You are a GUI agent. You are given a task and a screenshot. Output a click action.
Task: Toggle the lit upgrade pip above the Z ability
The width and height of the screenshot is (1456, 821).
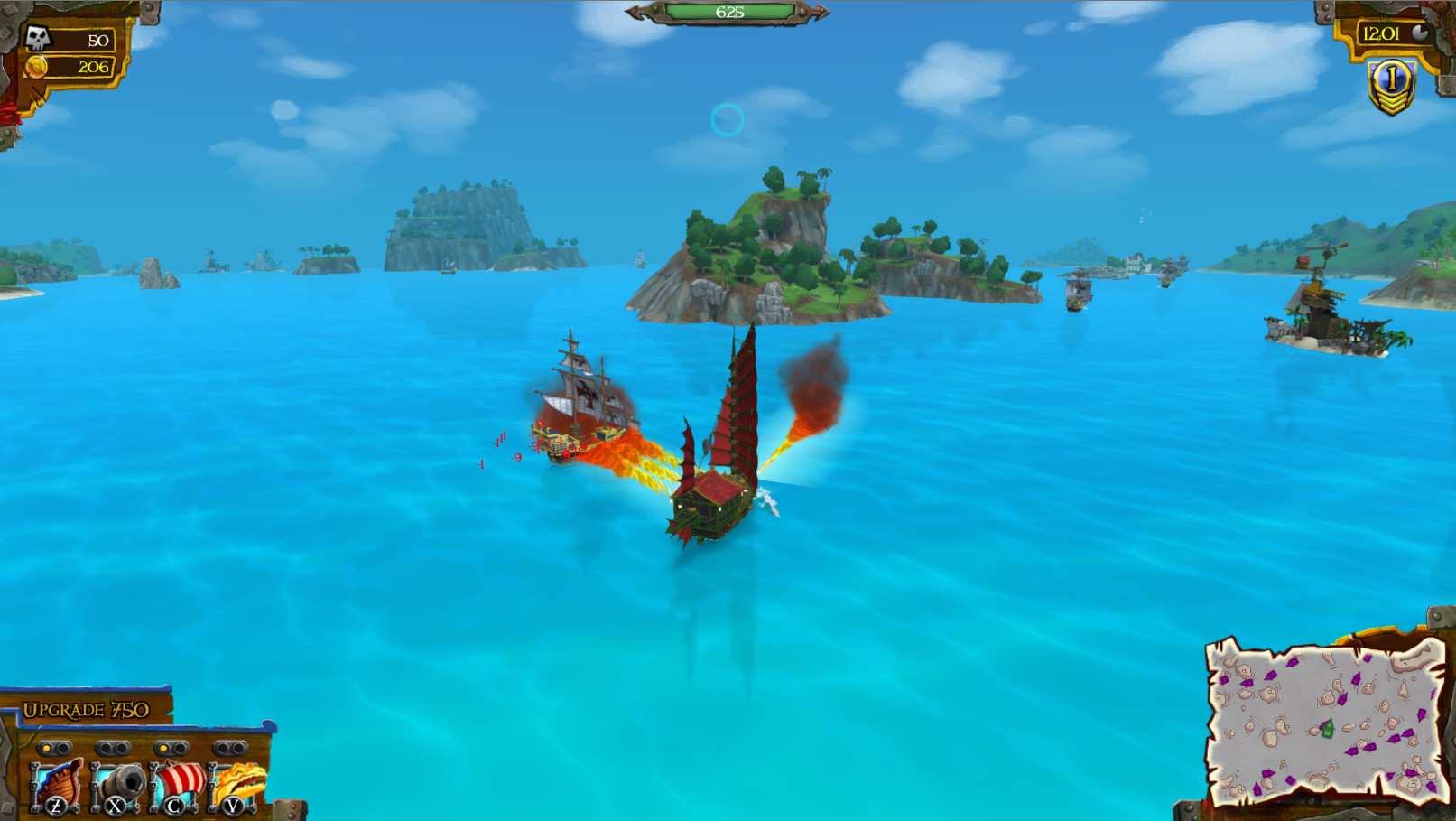[x=46, y=747]
